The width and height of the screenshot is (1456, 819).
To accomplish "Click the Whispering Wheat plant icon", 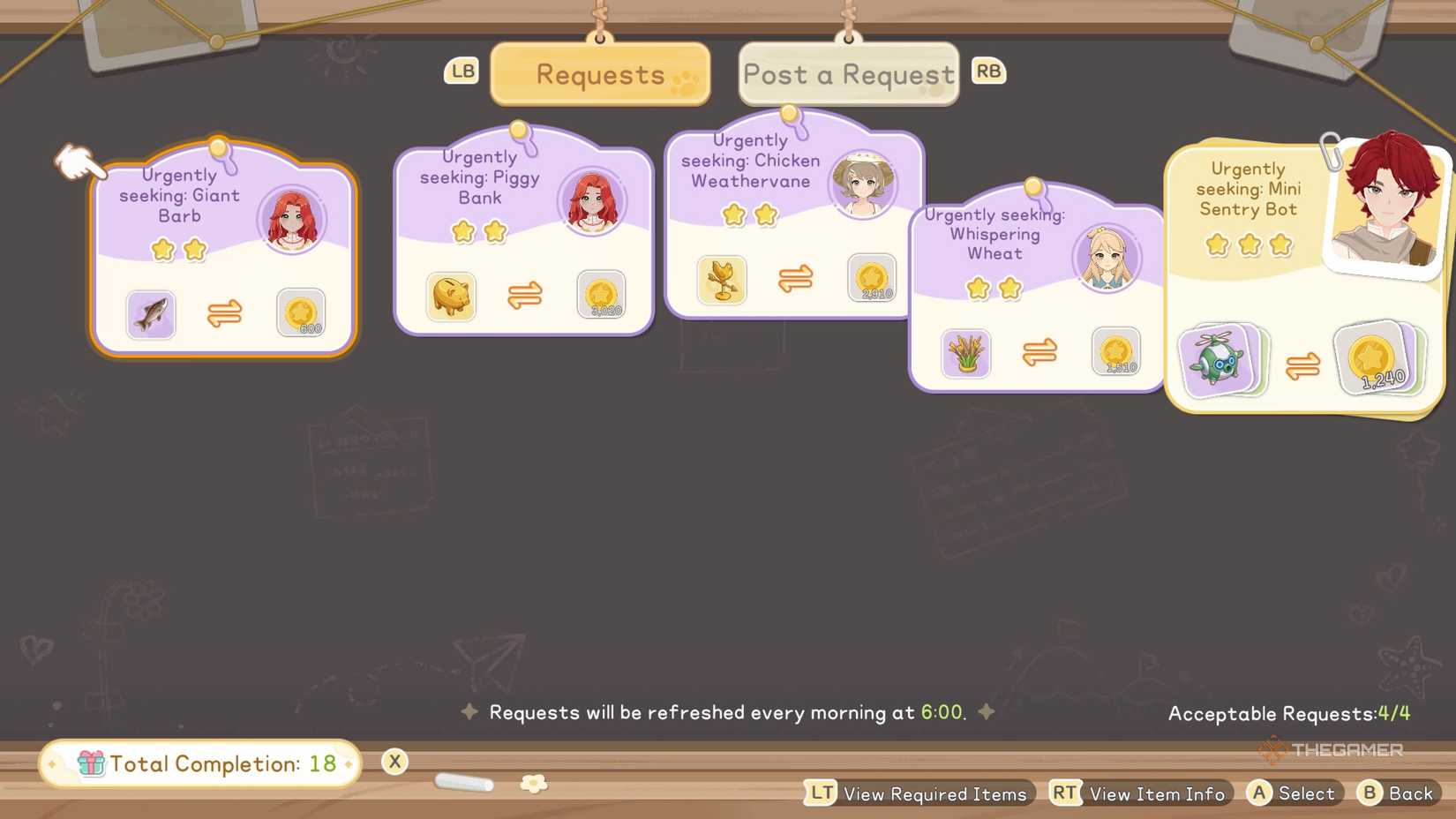I will click(966, 354).
